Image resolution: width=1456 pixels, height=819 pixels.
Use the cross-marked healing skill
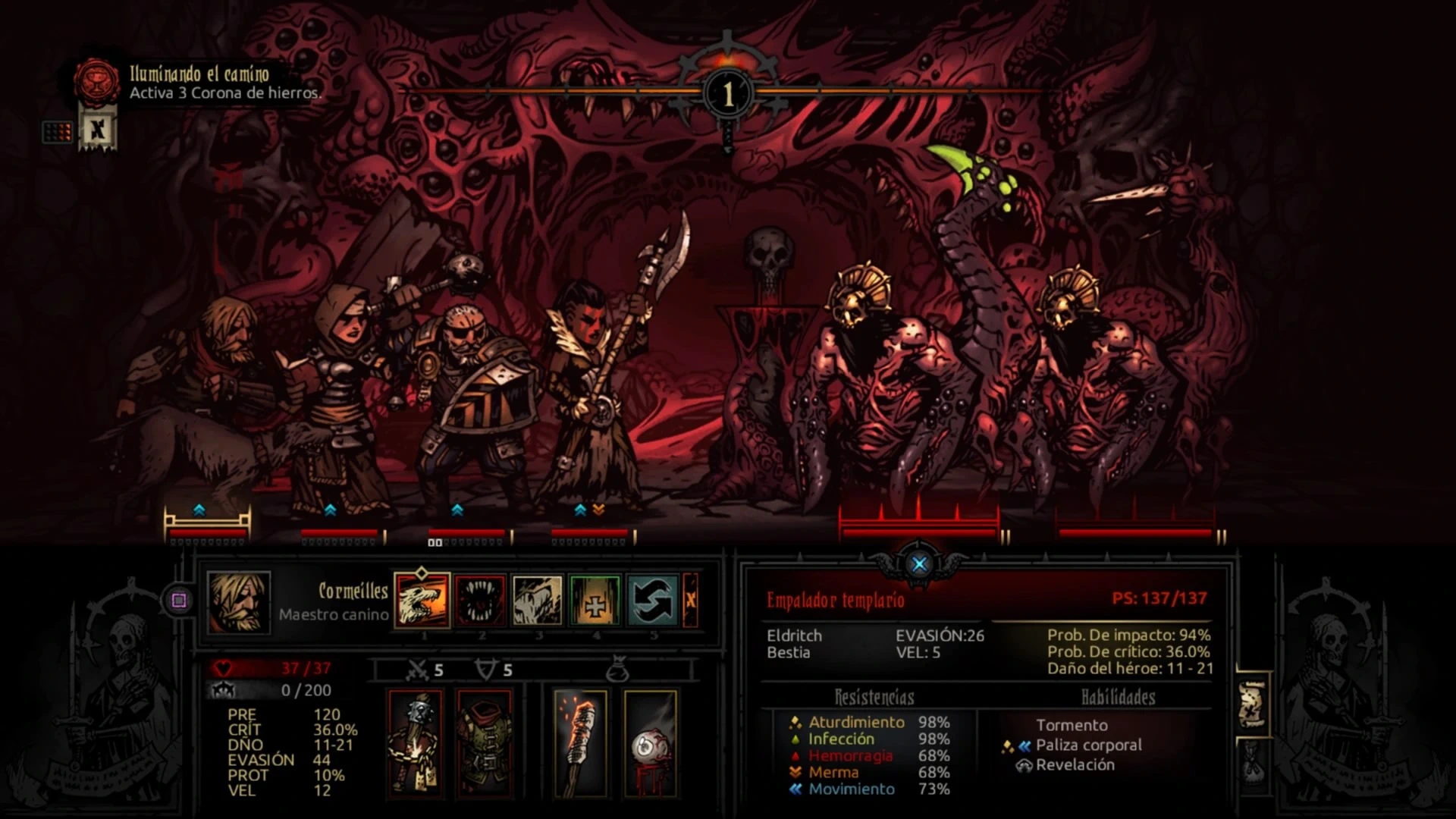click(595, 600)
